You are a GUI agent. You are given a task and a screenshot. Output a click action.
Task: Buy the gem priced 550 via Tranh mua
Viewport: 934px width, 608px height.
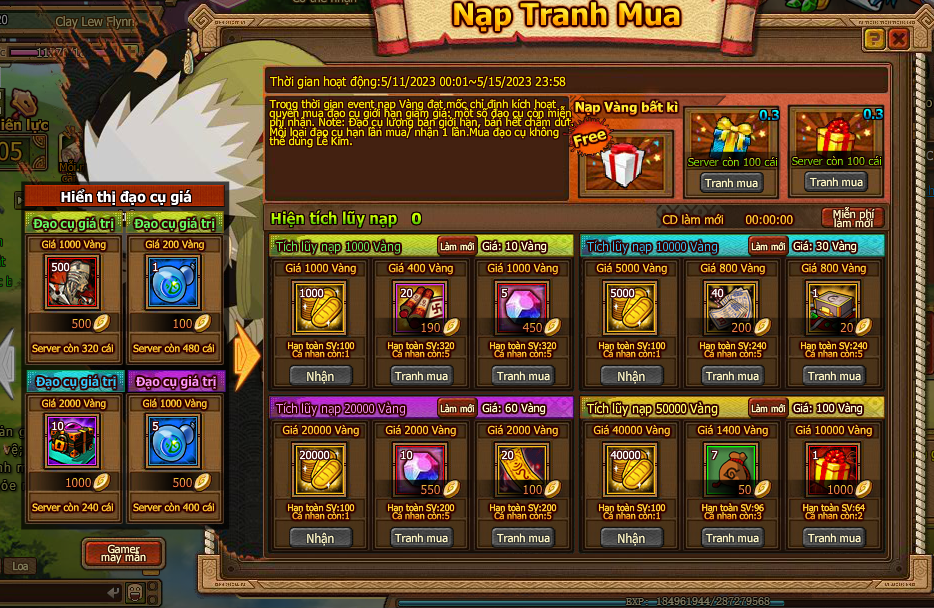(421, 538)
